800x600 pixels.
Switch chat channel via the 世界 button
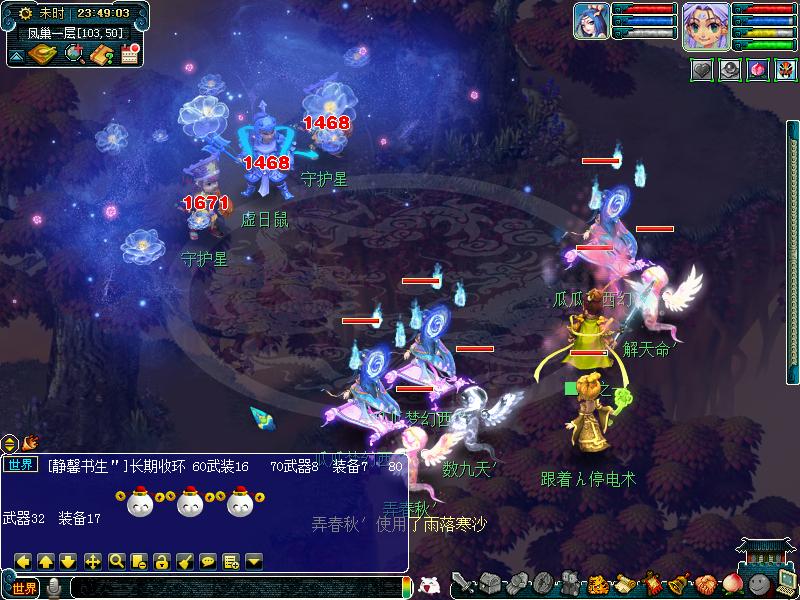(23, 588)
